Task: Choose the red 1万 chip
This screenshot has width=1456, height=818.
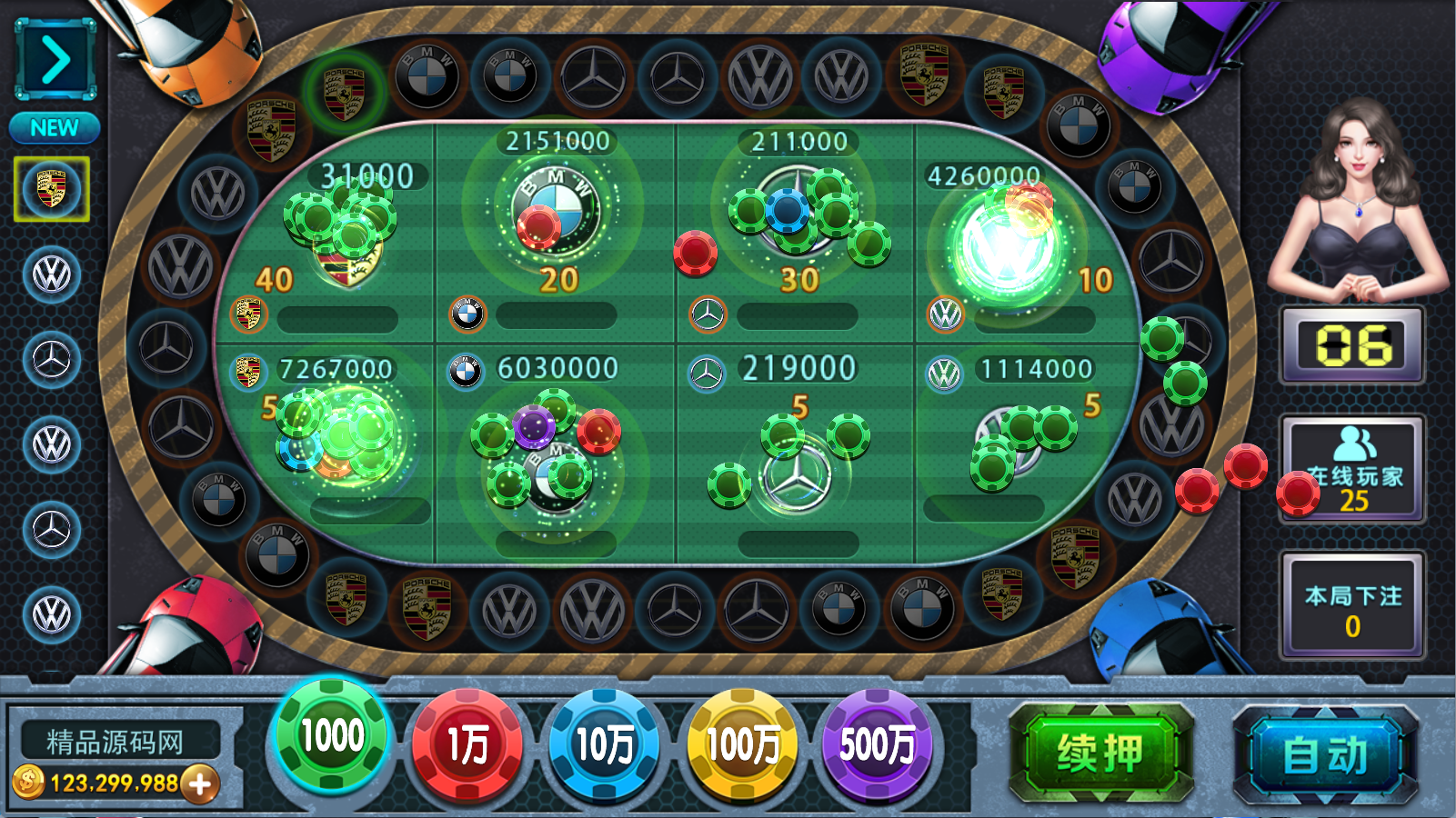Action: pyautogui.click(x=467, y=745)
